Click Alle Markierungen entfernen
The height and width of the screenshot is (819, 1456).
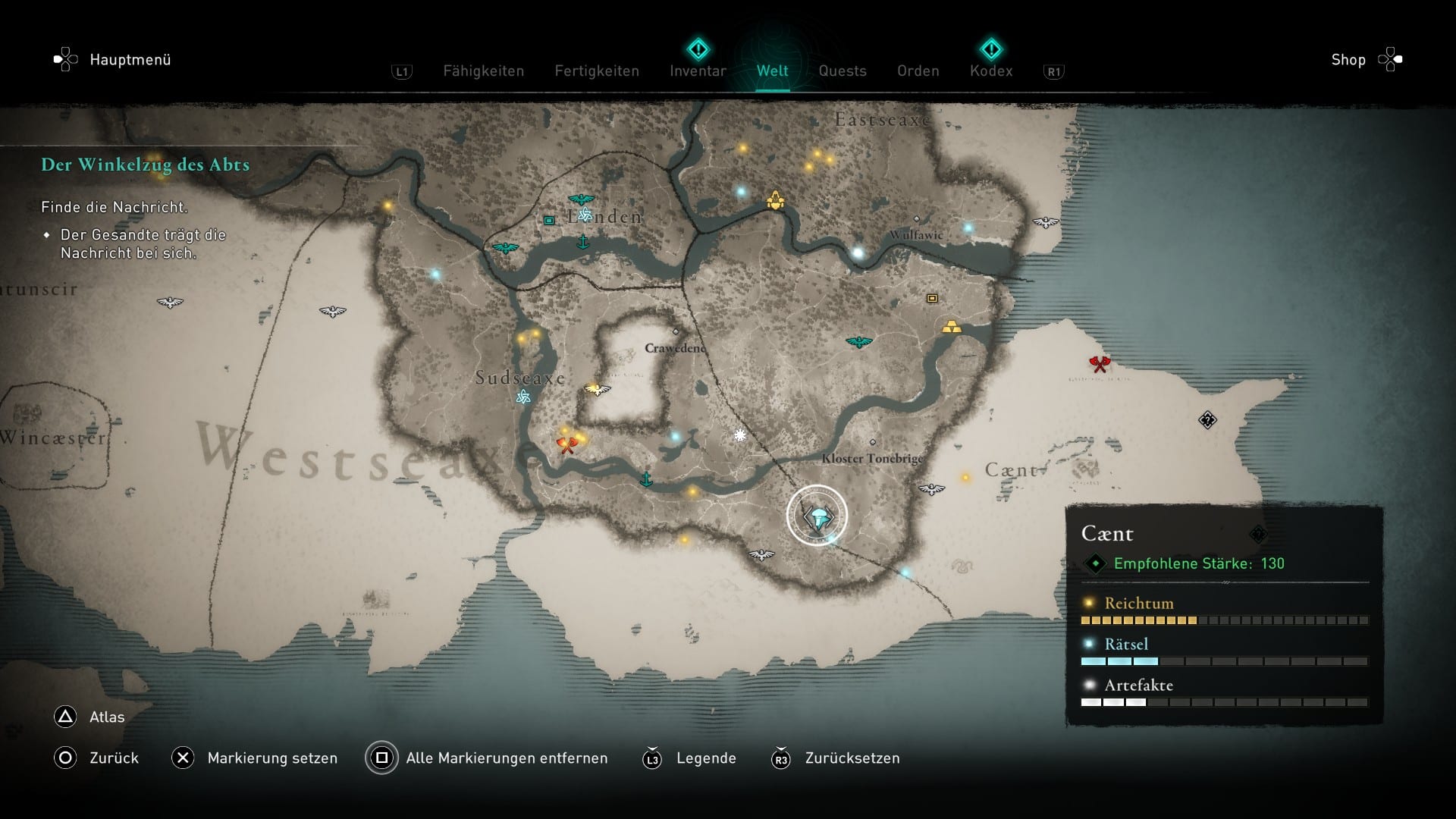tap(506, 758)
